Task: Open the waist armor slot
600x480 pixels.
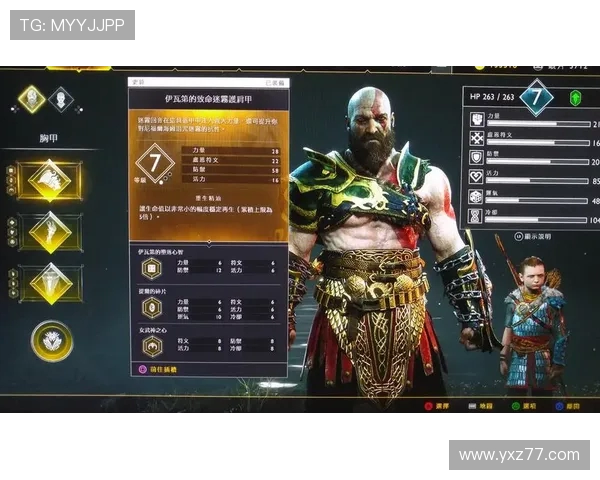Action: pyautogui.click(x=49, y=283)
